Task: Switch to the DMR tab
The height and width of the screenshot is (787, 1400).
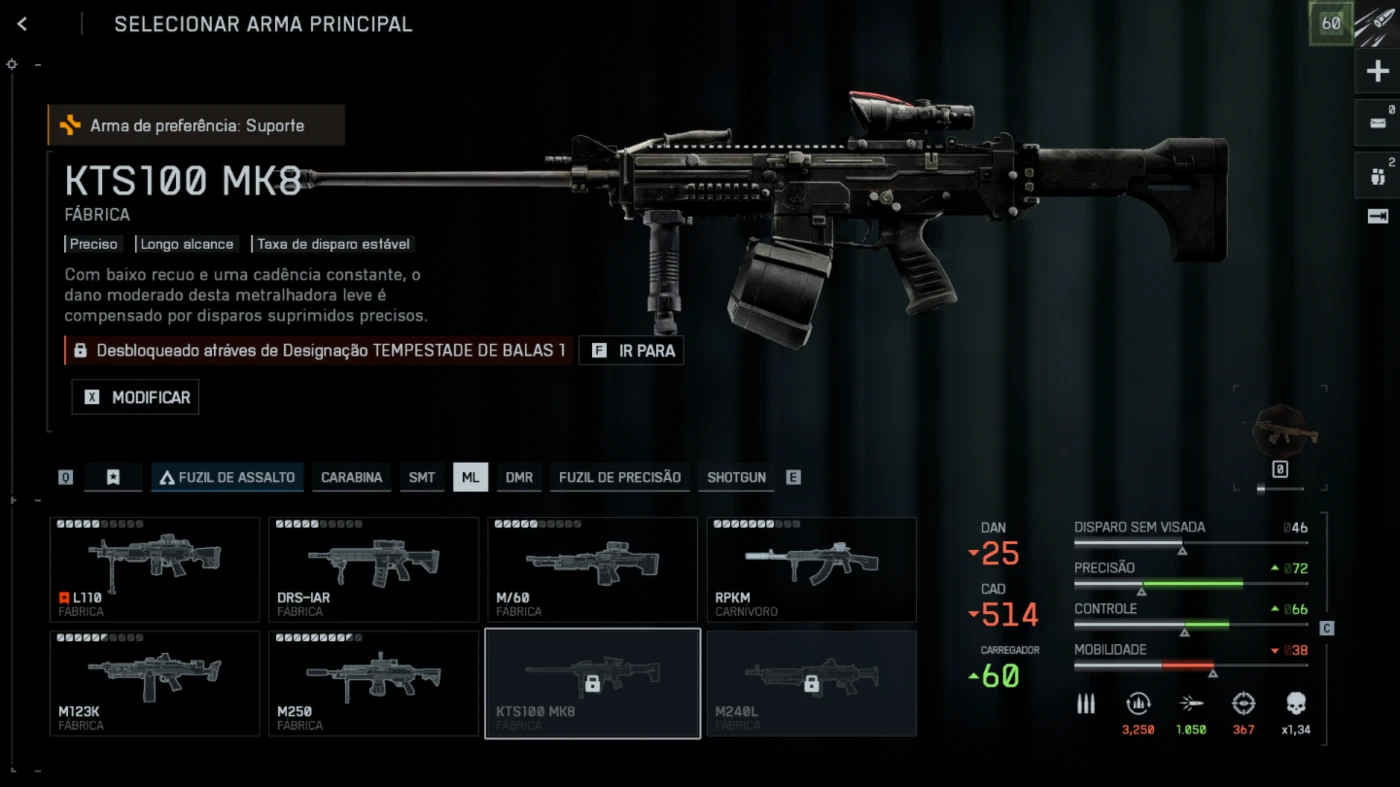Action: tap(519, 477)
